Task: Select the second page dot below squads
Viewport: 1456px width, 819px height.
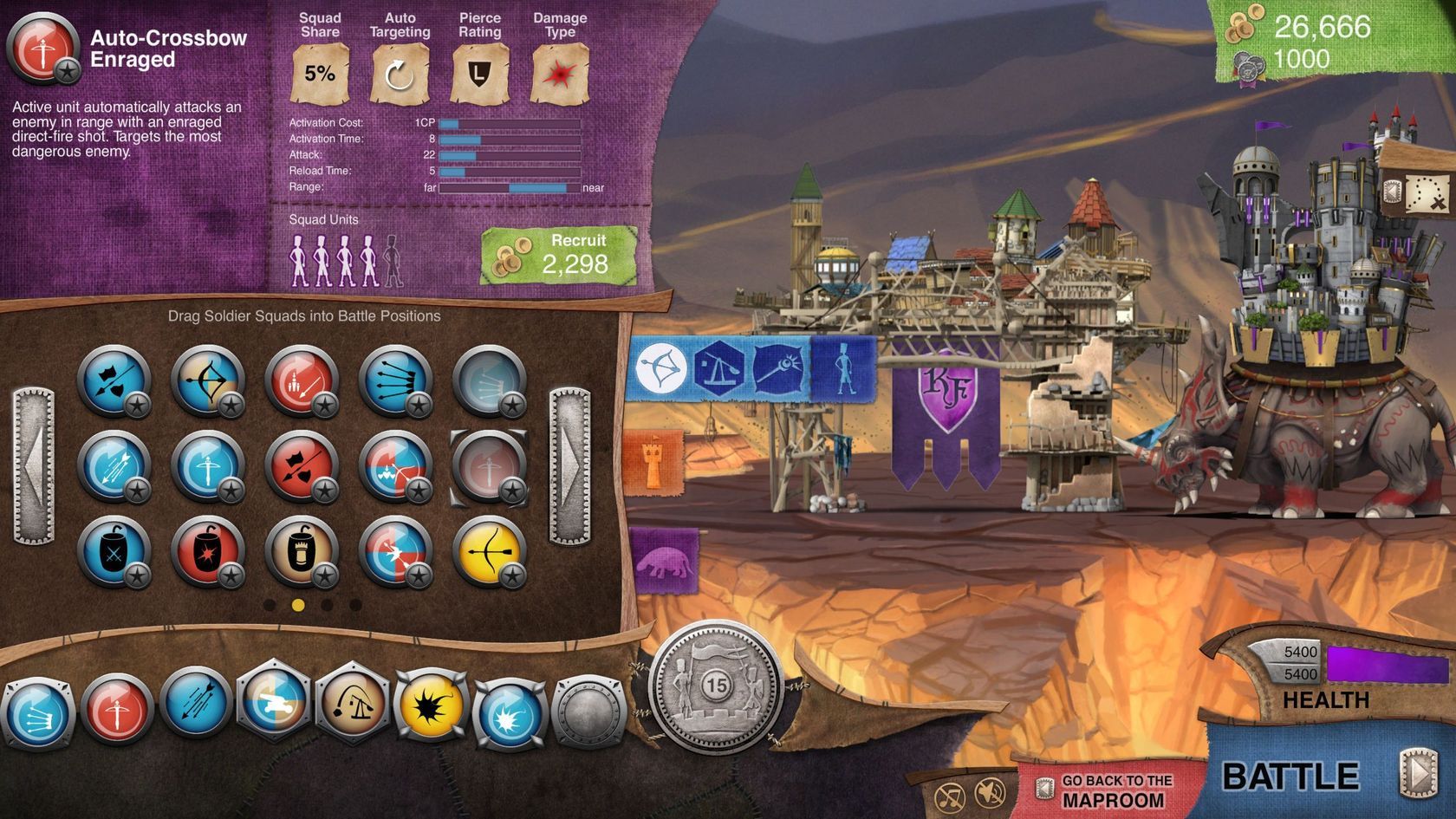Action: point(299,603)
